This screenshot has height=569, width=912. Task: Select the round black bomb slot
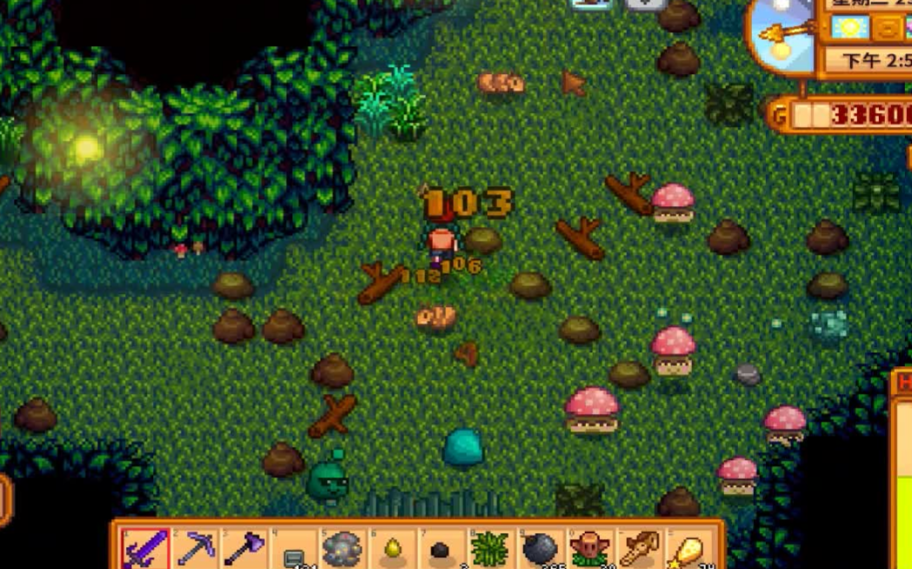tap(538, 548)
